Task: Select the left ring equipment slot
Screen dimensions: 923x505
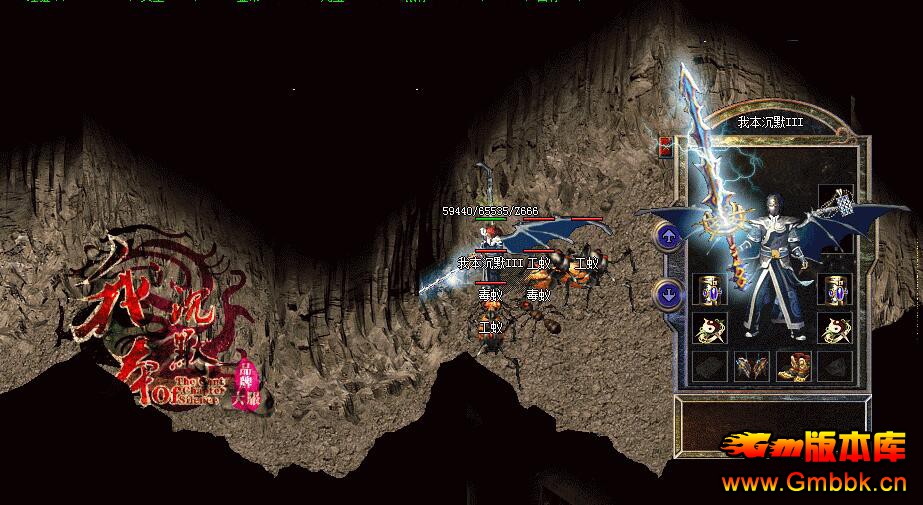Action: (x=709, y=328)
